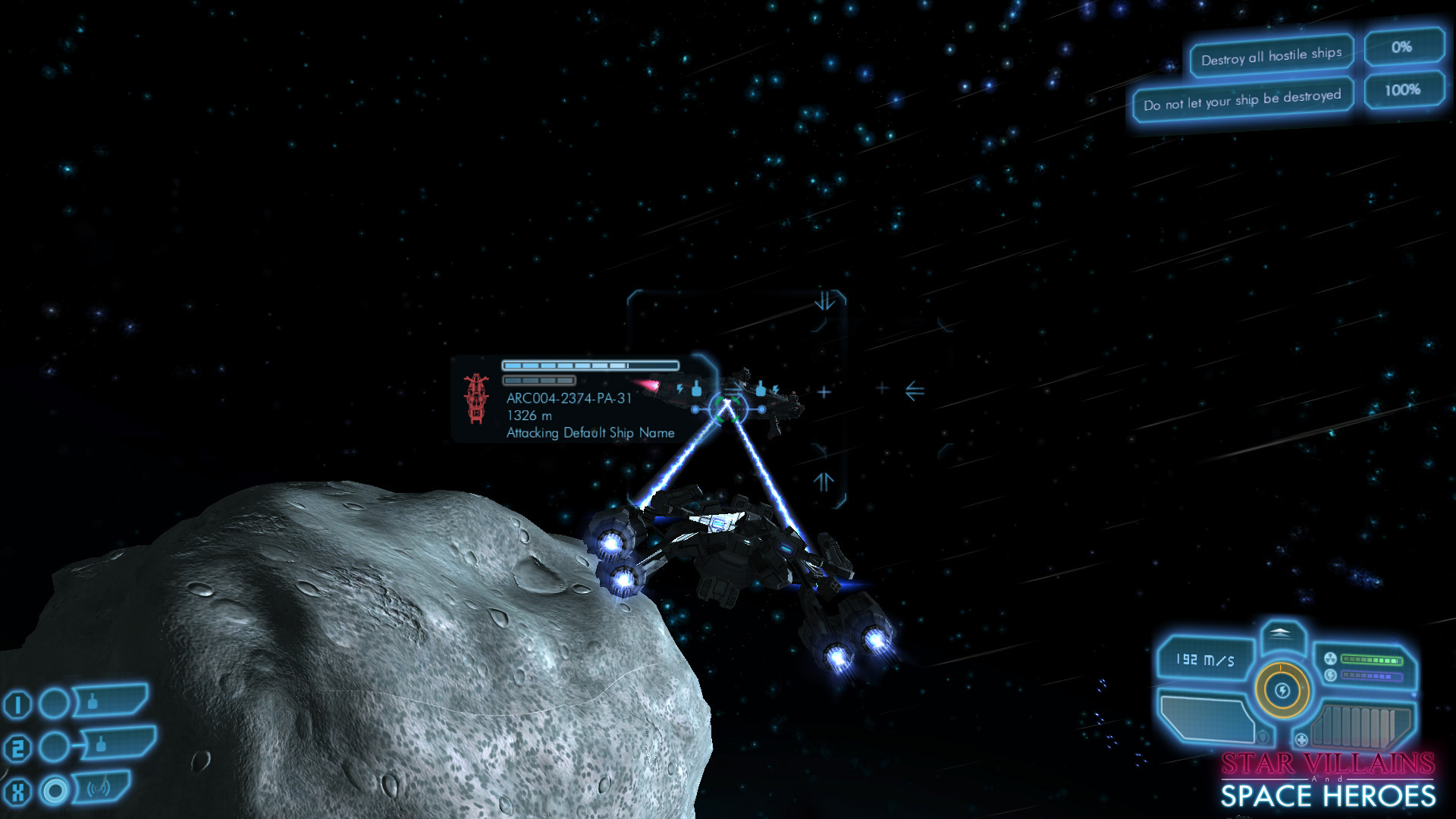Click the repair cross icon
The height and width of the screenshot is (819, 1456).
pos(1301,739)
